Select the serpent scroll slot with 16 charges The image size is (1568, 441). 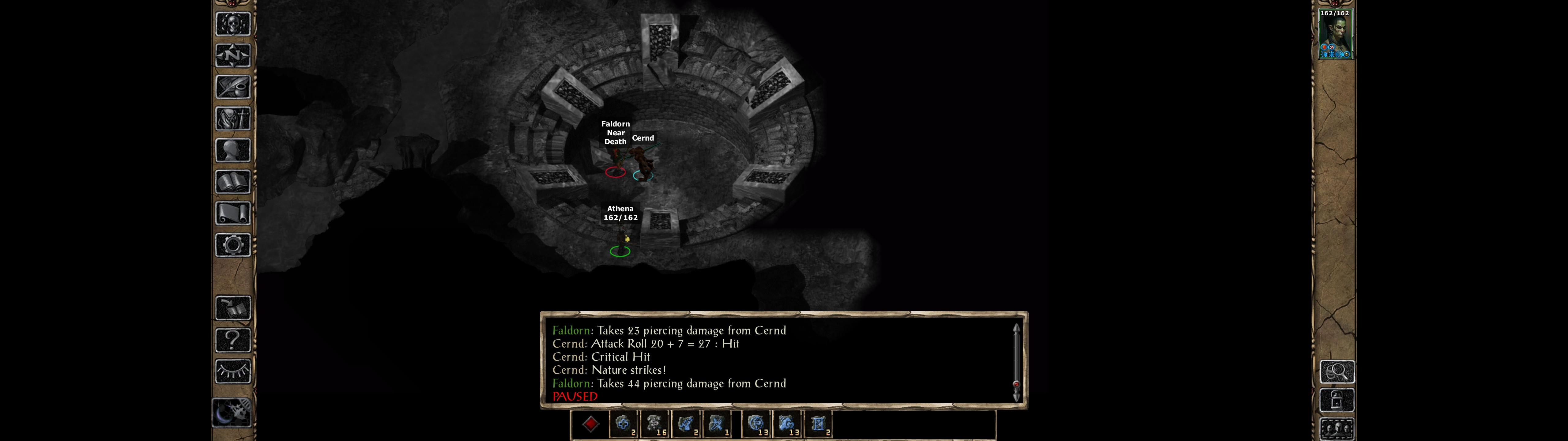click(x=655, y=424)
